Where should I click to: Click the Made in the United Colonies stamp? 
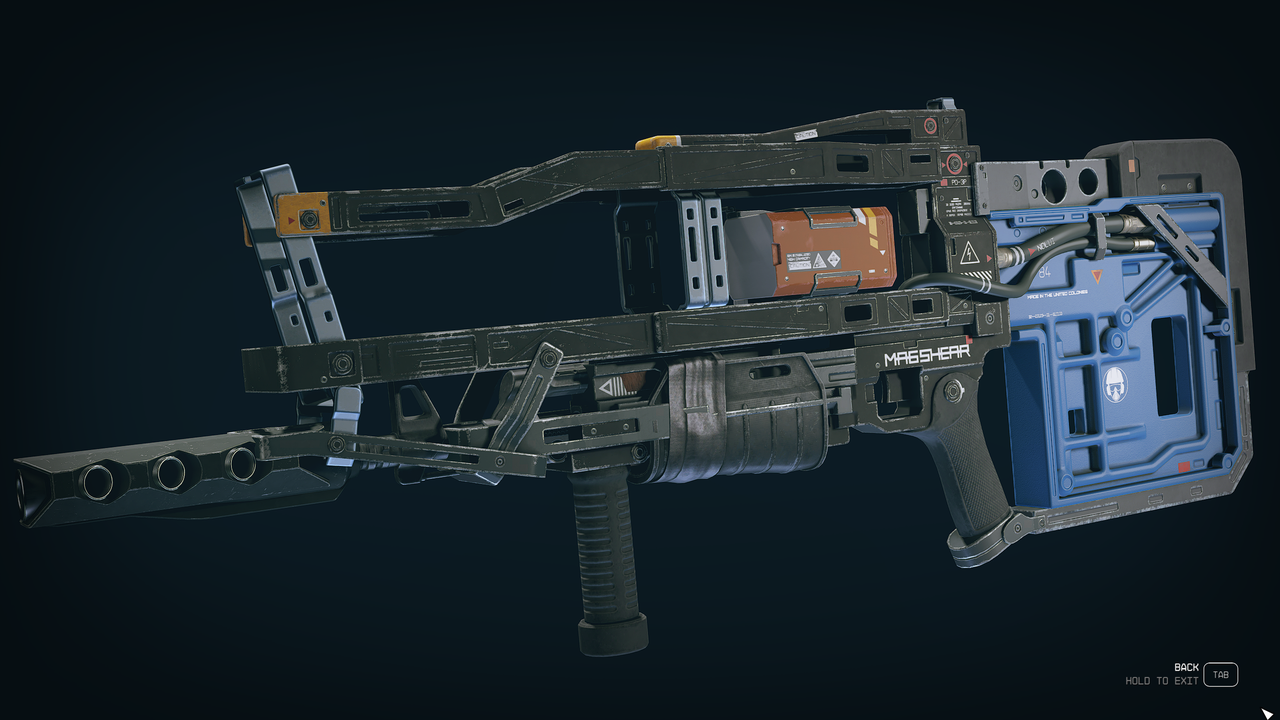coord(1056,295)
